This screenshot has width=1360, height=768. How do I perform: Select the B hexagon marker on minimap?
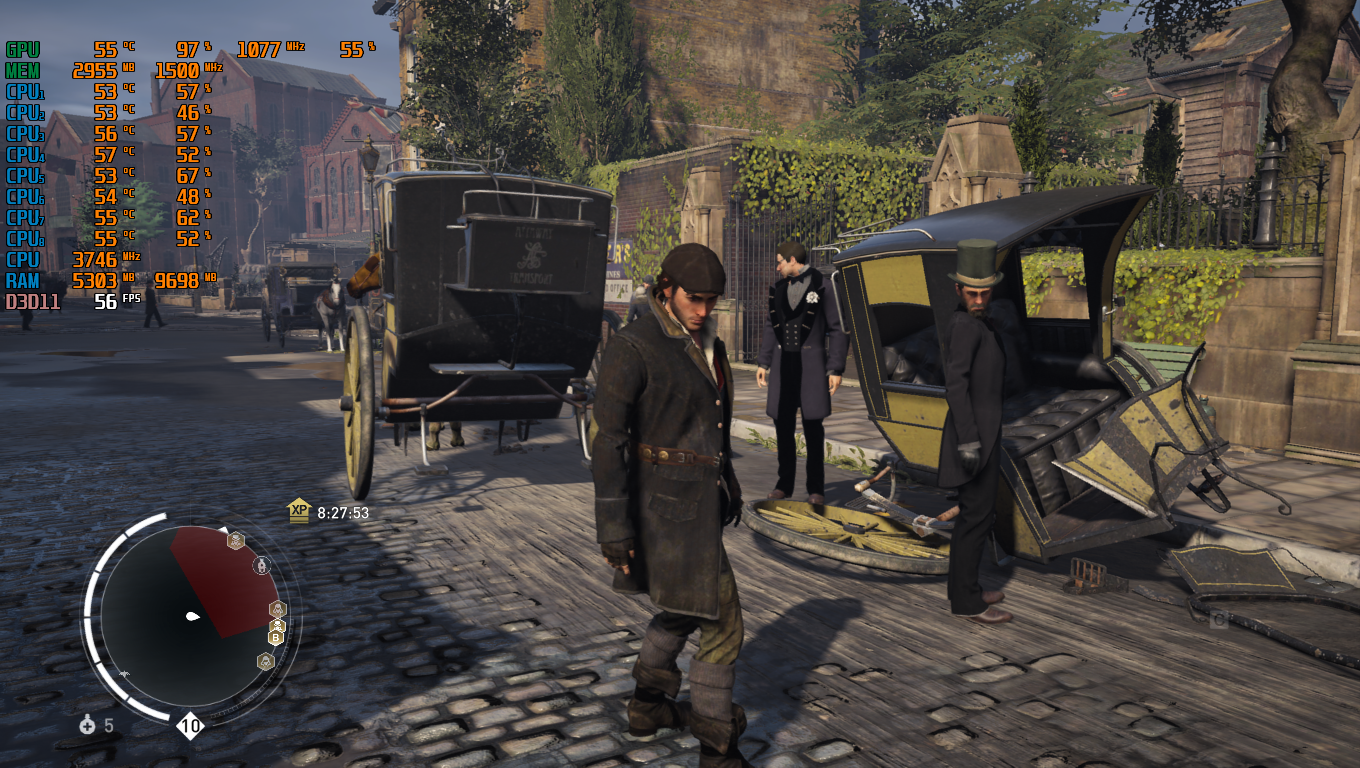point(276,636)
